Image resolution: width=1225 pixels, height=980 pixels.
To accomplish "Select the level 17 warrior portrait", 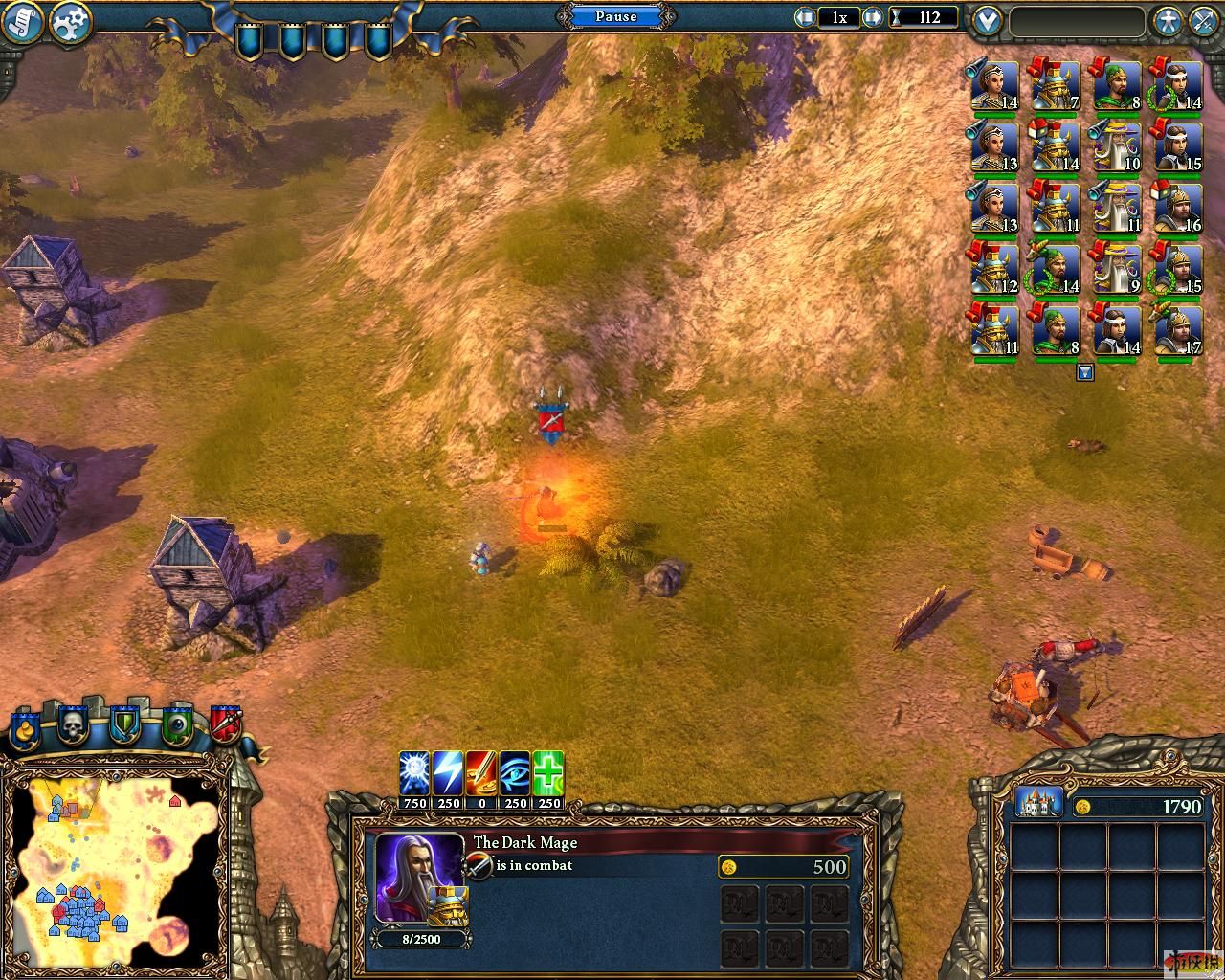I will click(x=1178, y=330).
